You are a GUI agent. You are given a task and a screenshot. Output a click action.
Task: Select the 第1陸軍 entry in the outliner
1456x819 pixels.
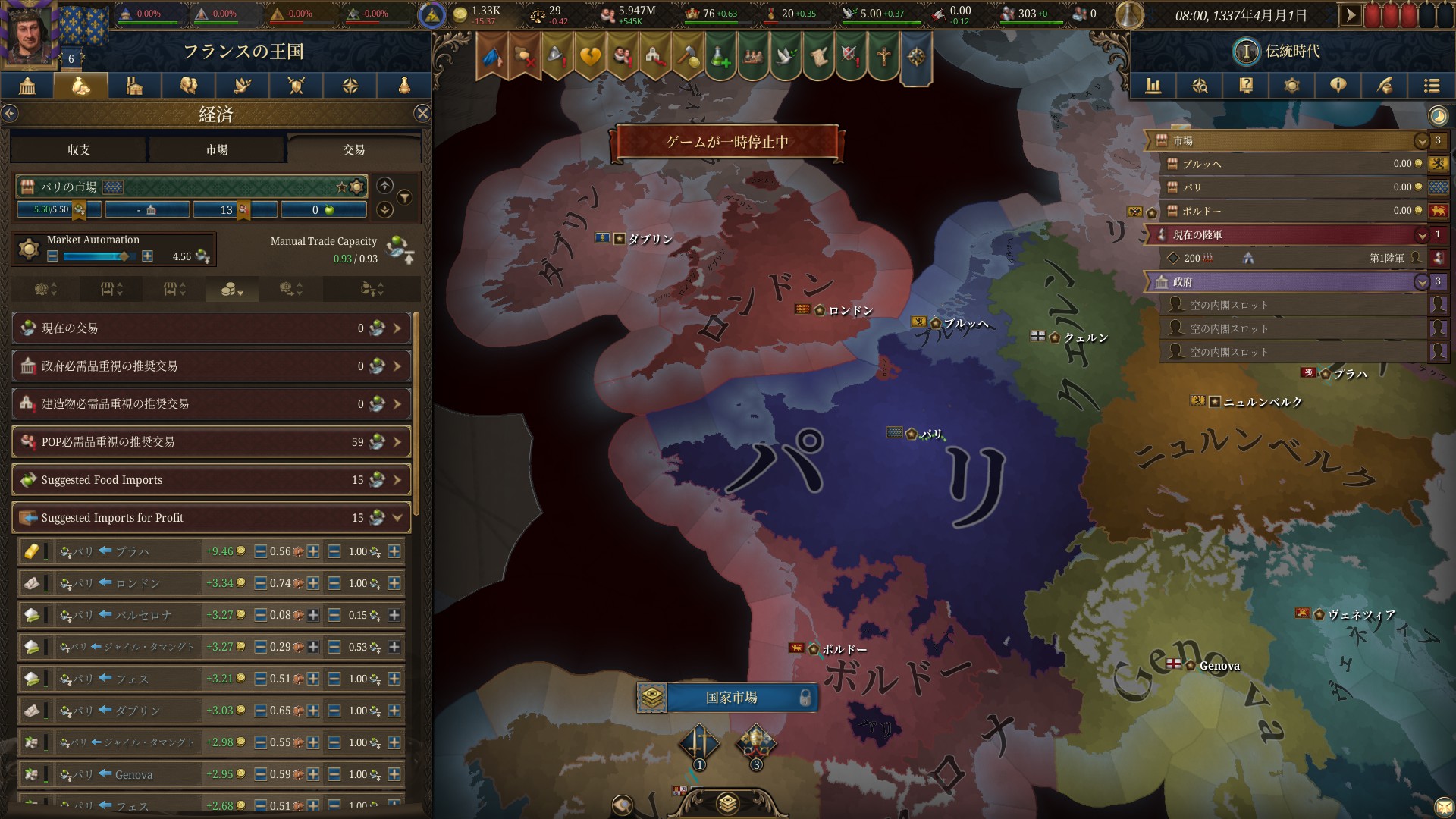coord(1289,258)
